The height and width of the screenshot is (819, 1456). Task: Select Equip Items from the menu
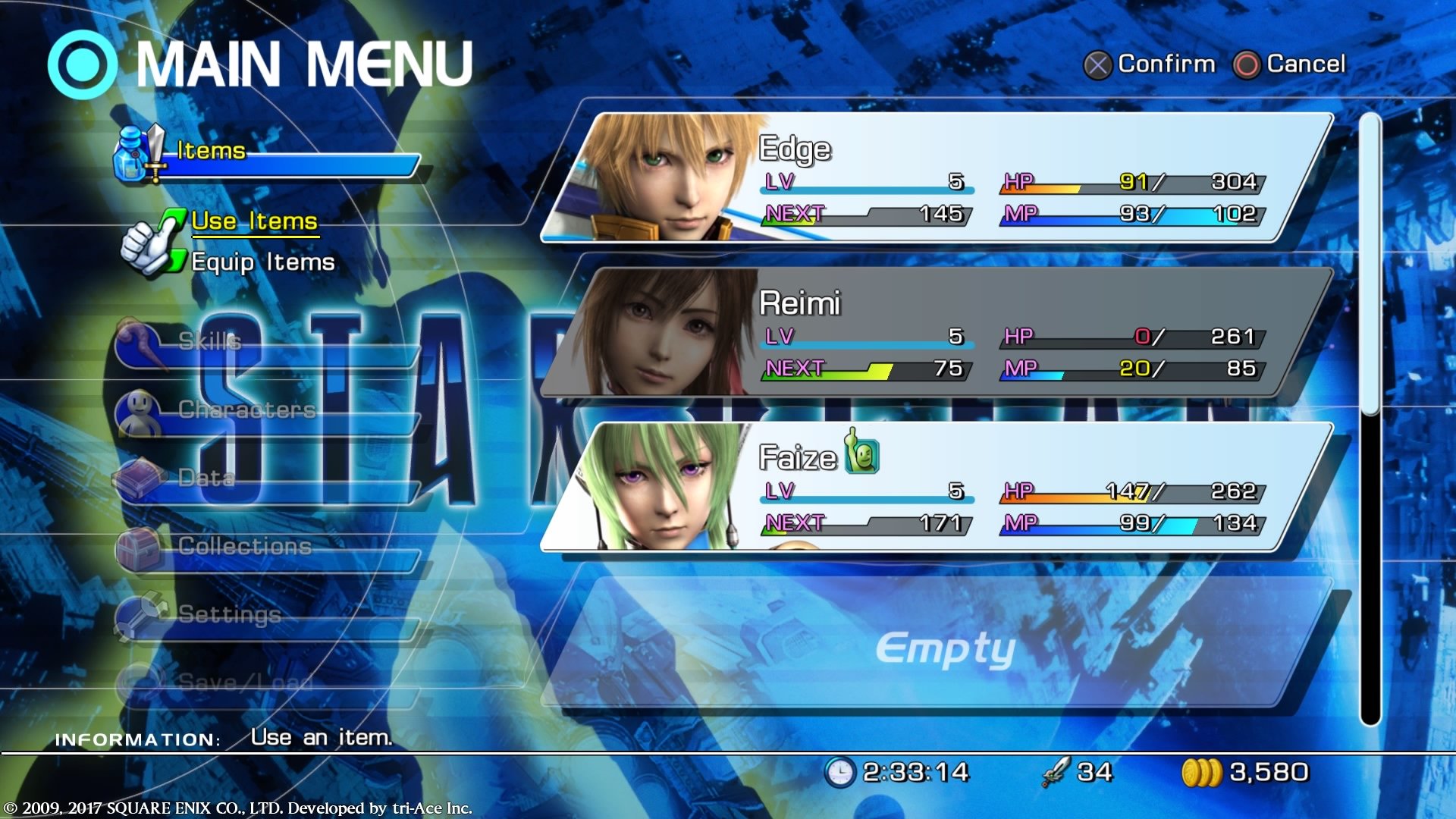tap(262, 263)
